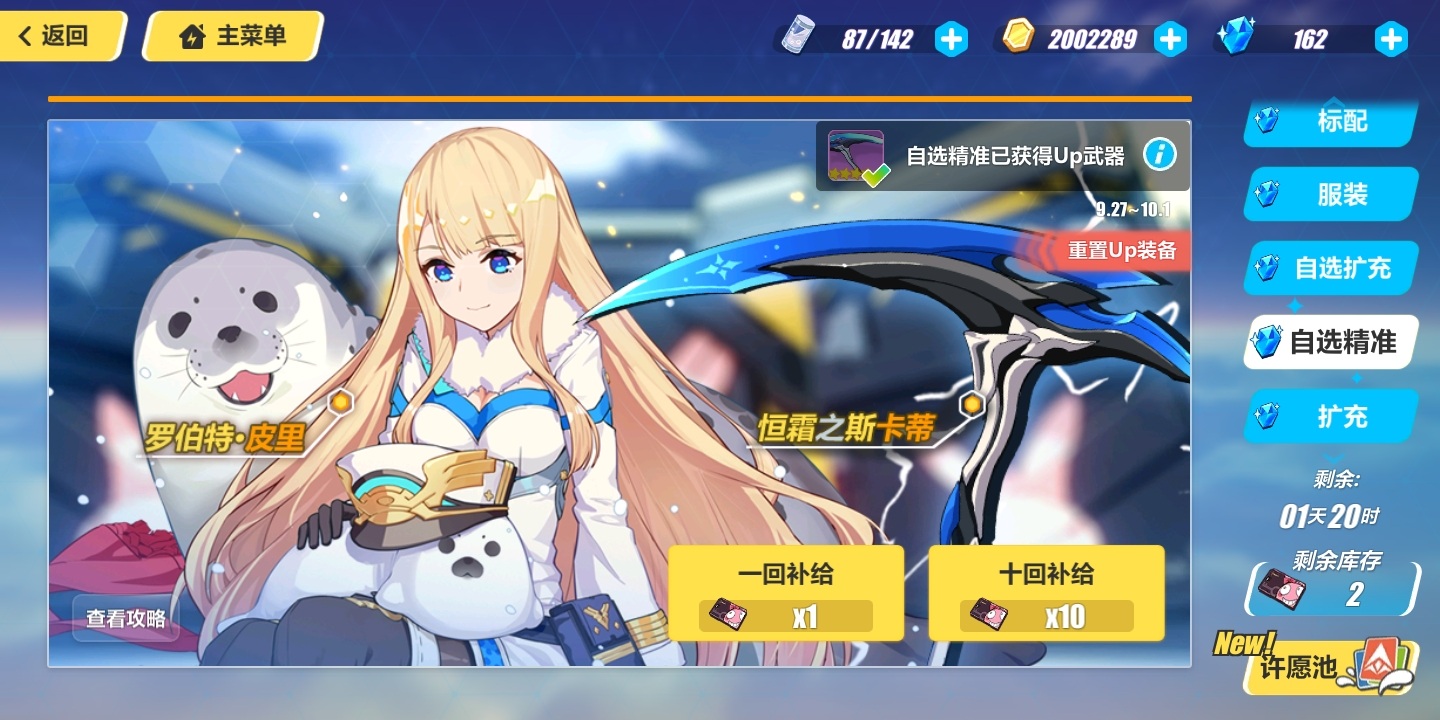View 罗伯特·皮里 stigmata details
The width and height of the screenshot is (1440, 720).
(226, 437)
